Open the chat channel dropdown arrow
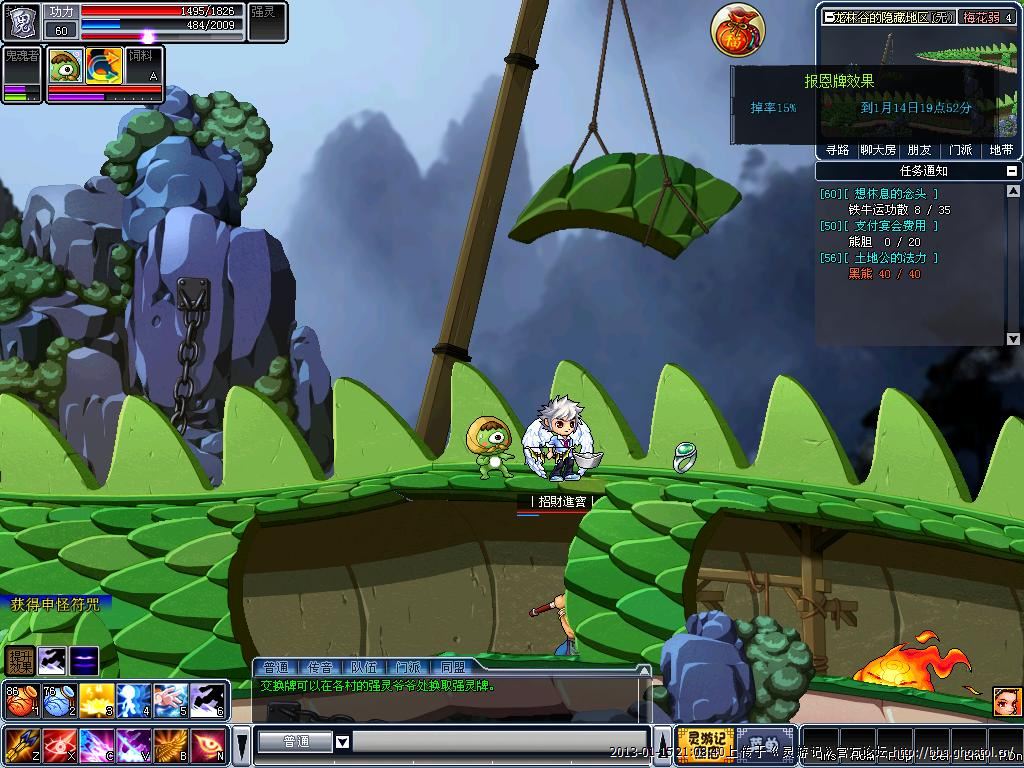The width and height of the screenshot is (1024, 768). tap(342, 742)
